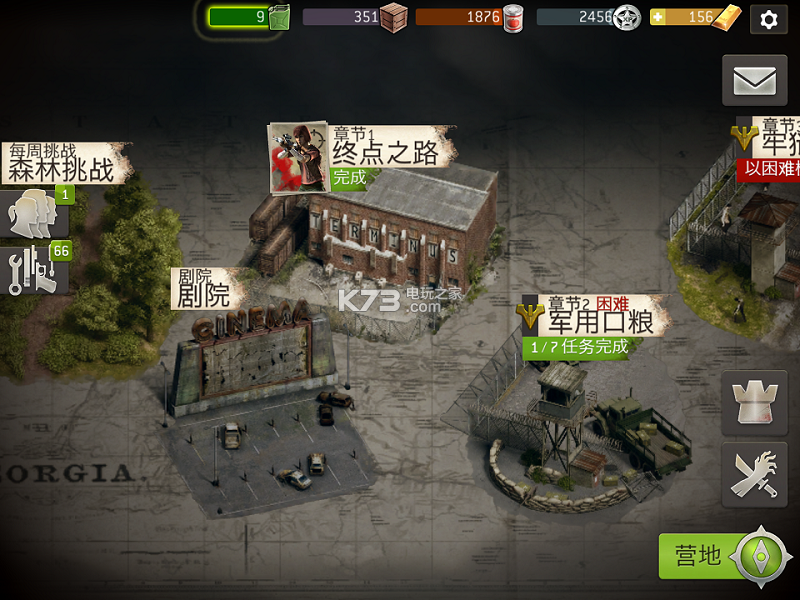
Task: Open the armor vest equipment button
Action: [754, 403]
